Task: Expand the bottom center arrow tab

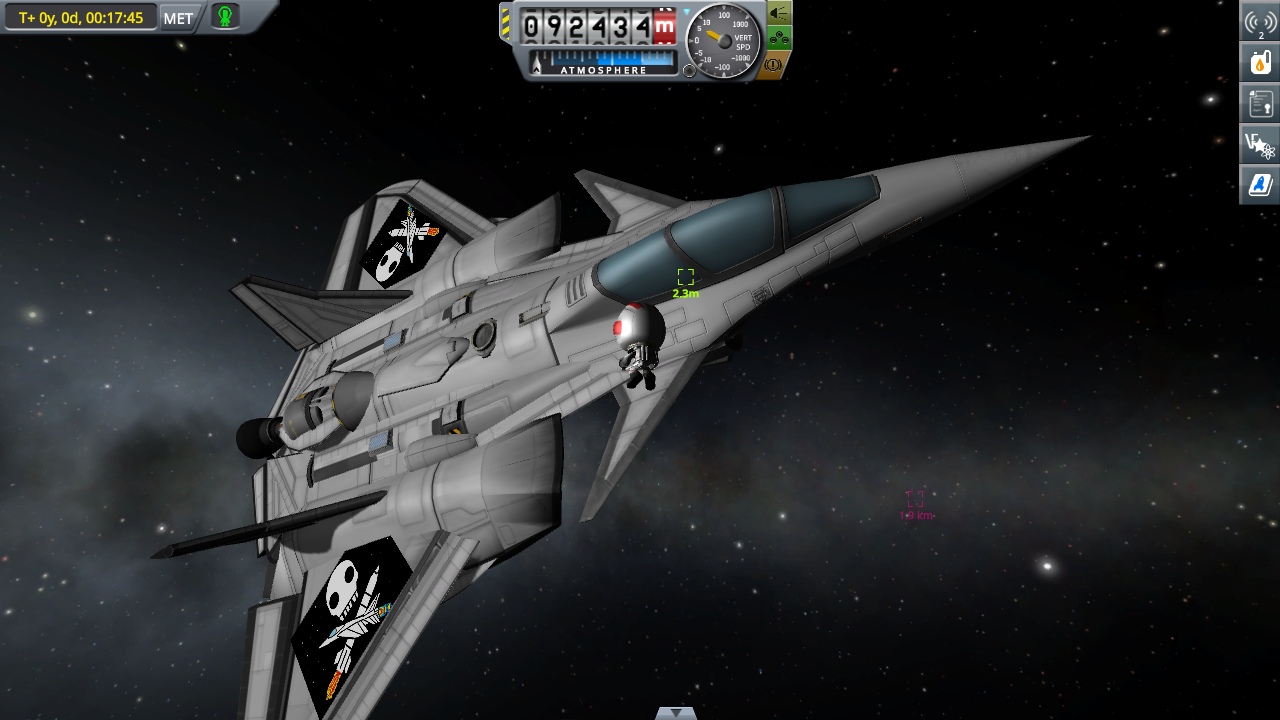Action: [x=676, y=713]
